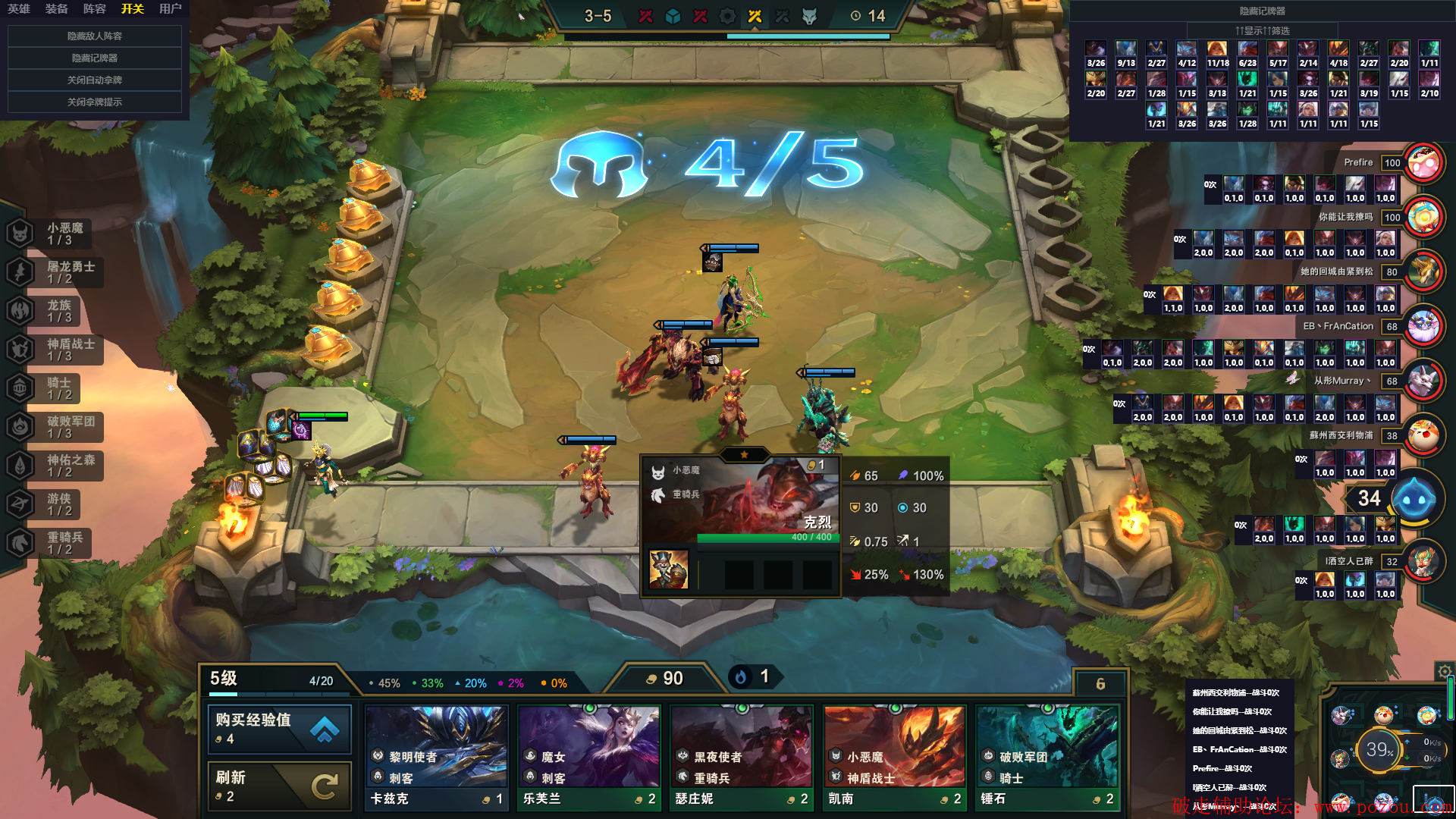Click the 显示筛选 filter in card tracker
1456x819 pixels.
pyautogui.click(x=1263, y=30)
